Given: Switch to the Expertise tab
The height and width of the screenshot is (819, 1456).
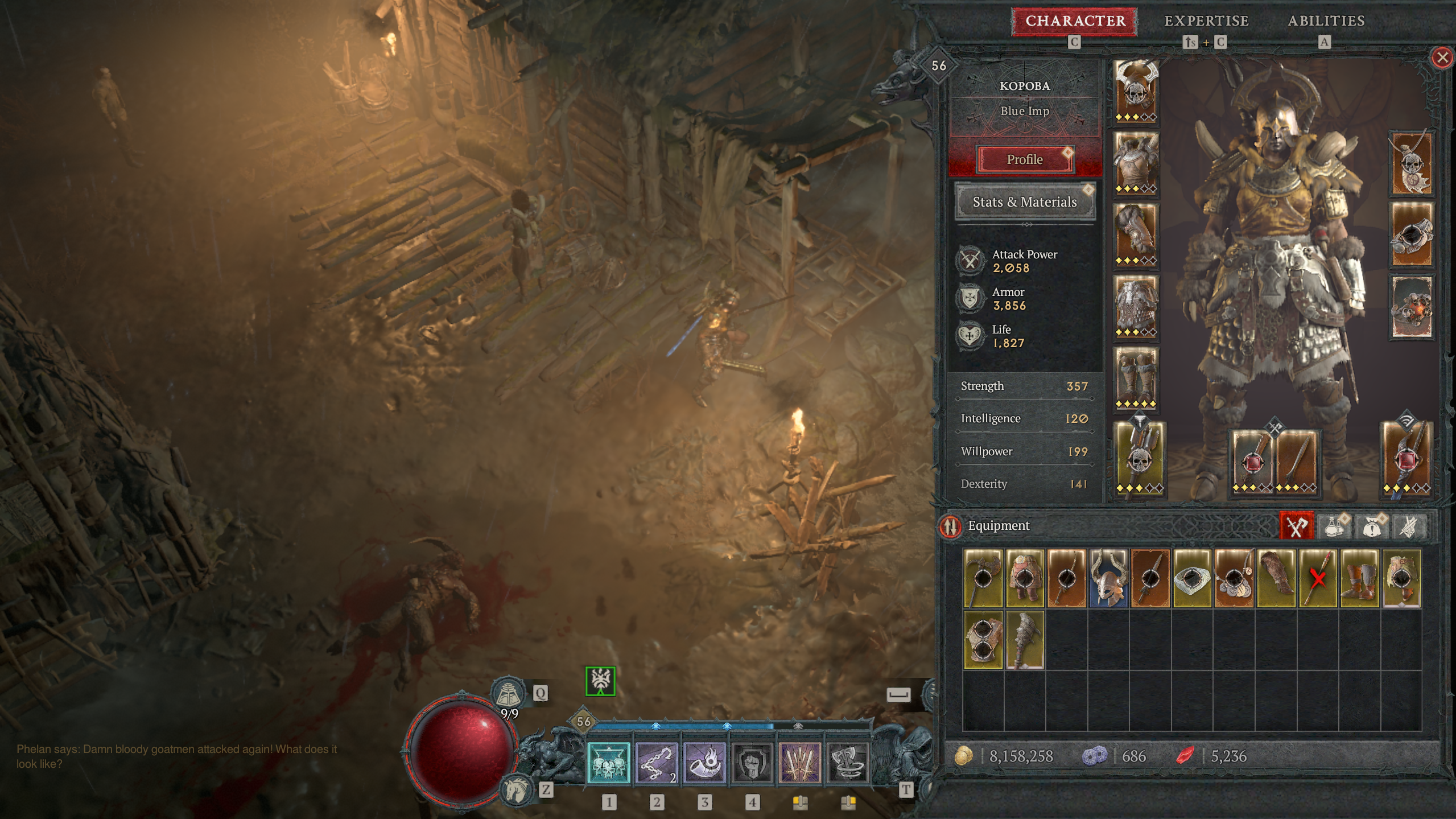Looking at the screenshot, I should click(x=1206, y=21).
